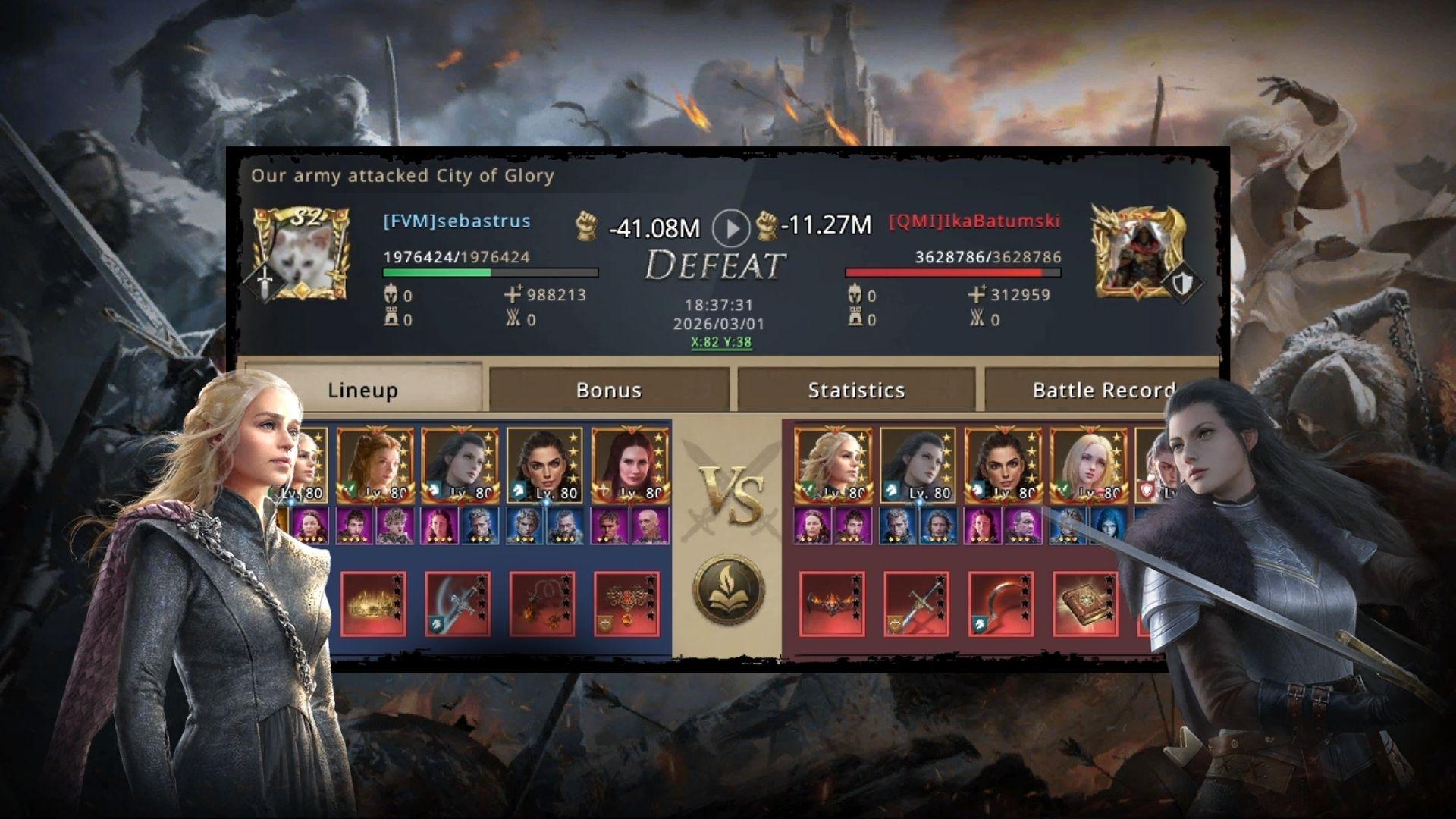Screen dimensions: 1456x819
Task: Select the battle axe equipment slot
Action: (457, 603)
